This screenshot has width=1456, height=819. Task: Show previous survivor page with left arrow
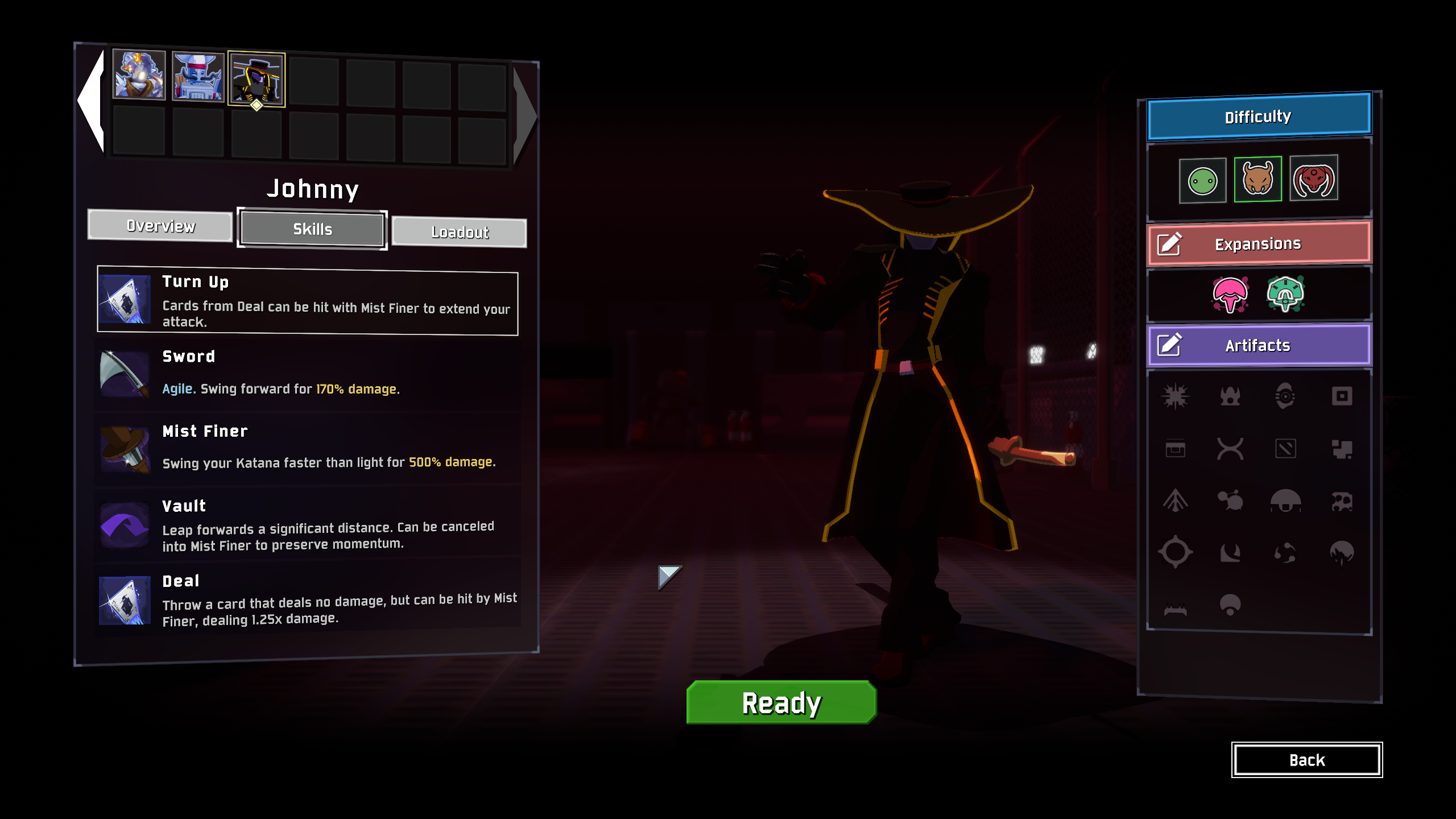click(92, 101)
